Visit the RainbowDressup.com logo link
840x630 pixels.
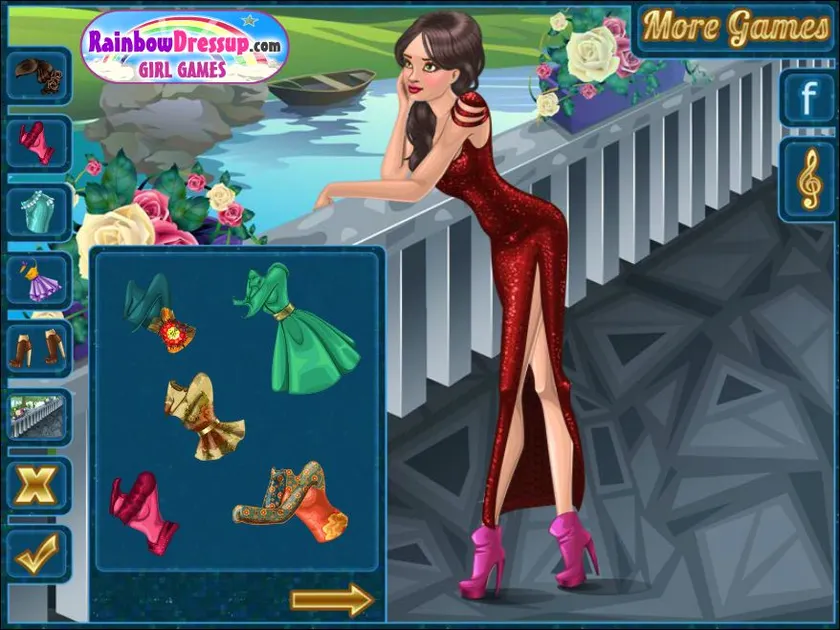185,46
